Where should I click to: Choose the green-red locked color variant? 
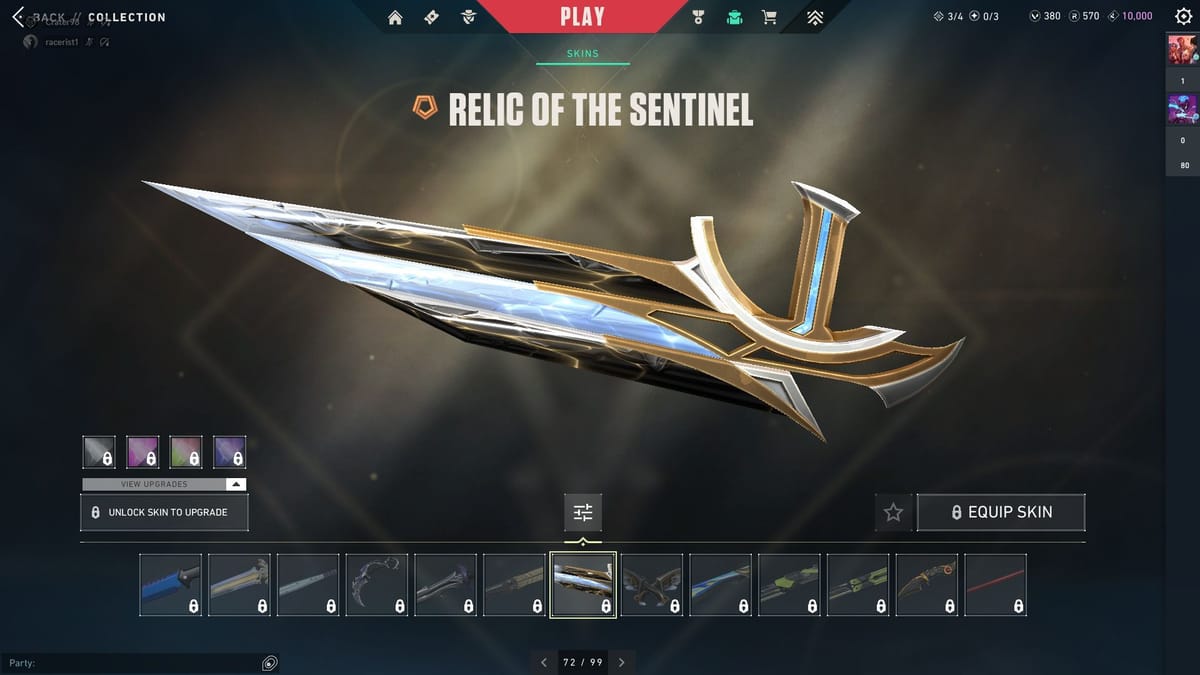tap(186, 452)
